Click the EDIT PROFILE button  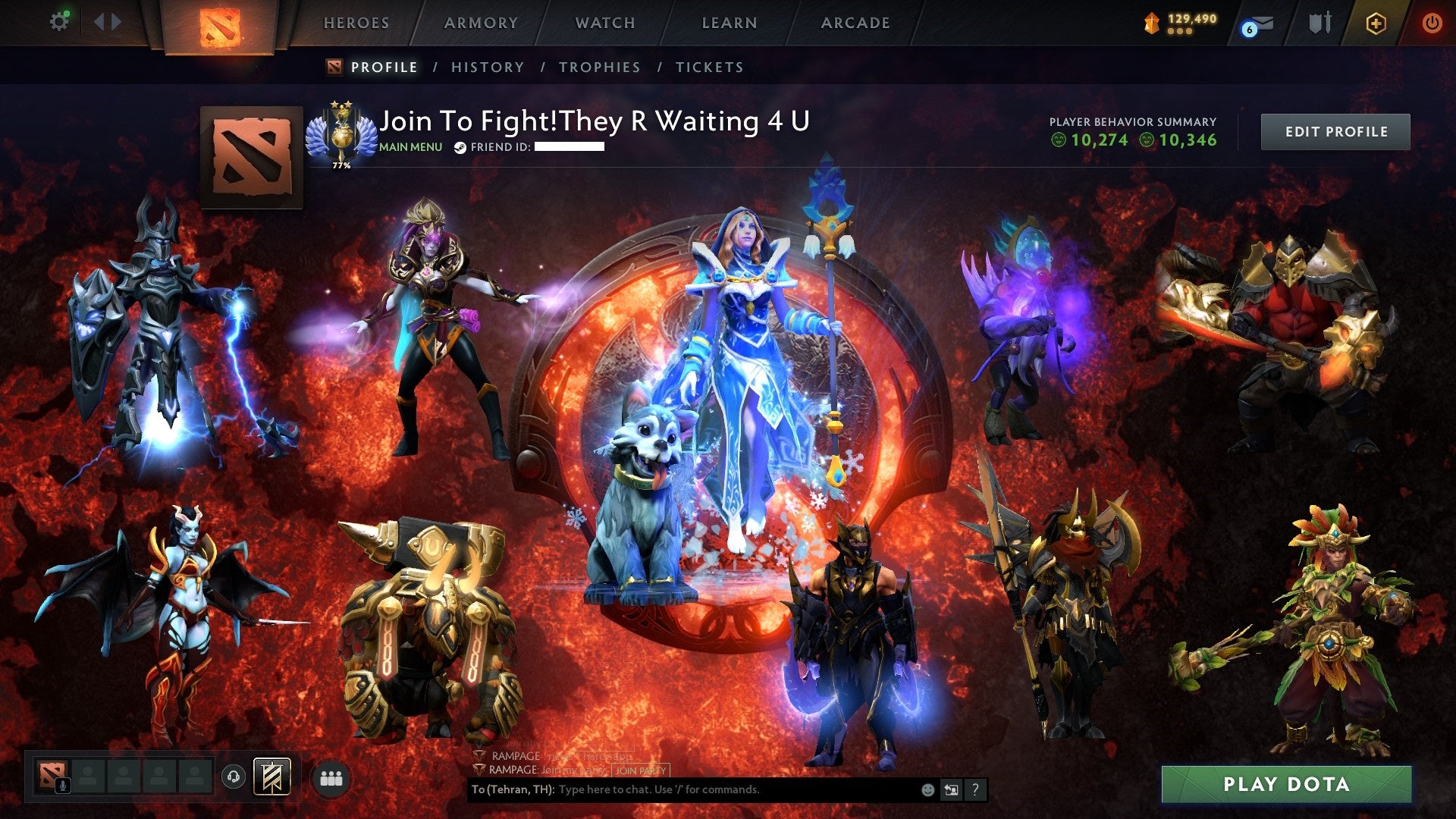(1335, 131)
